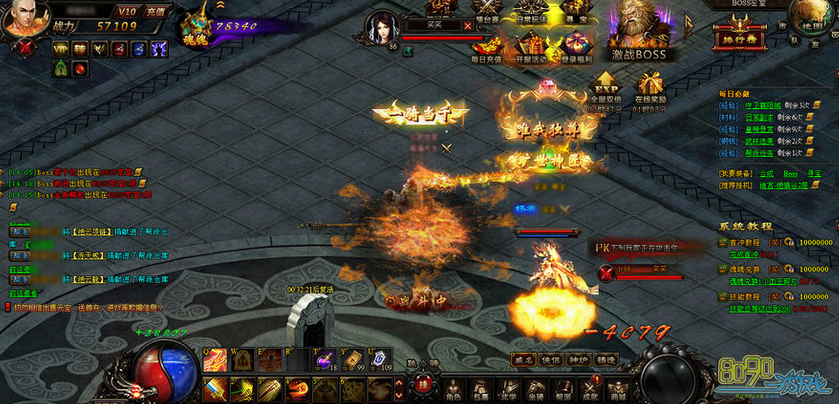Open the 每日充值 daily recharge icon
The width and height of the screenshot is (839, 404).
point(484,45)
